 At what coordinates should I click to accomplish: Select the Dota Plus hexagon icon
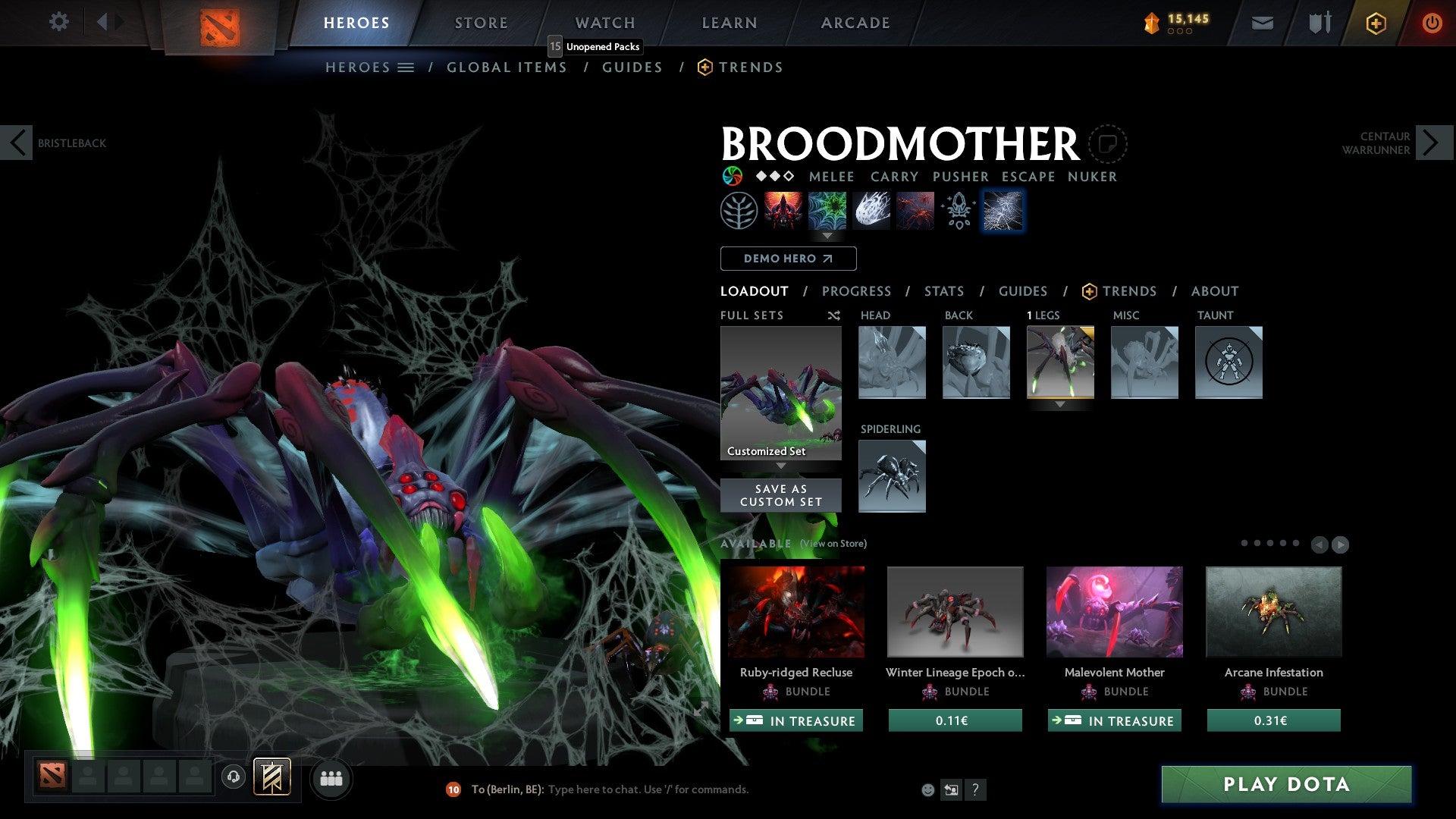tap(1375, 23)
